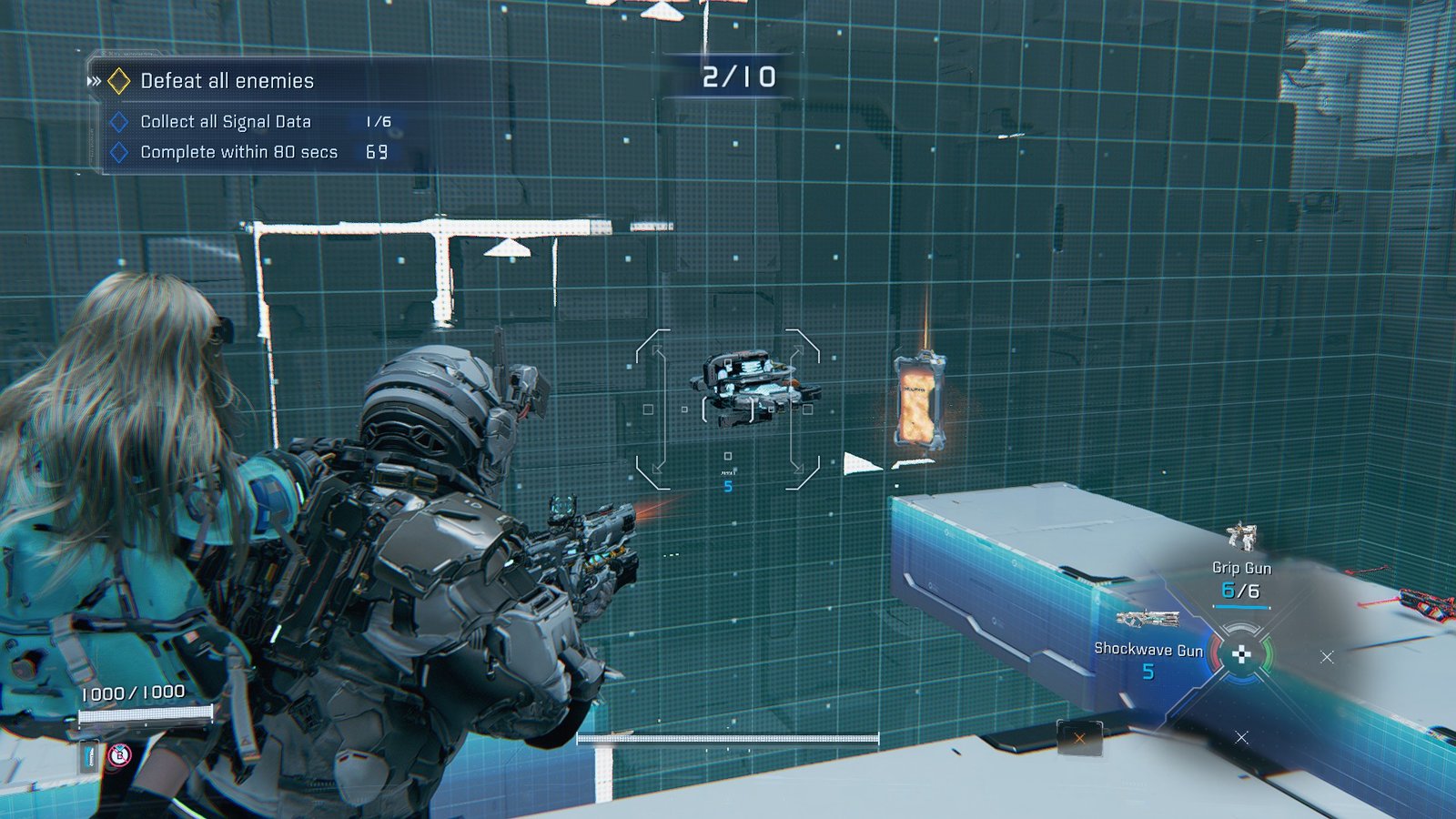
Task: Select the blue card item icon
Action: [90, 755]
